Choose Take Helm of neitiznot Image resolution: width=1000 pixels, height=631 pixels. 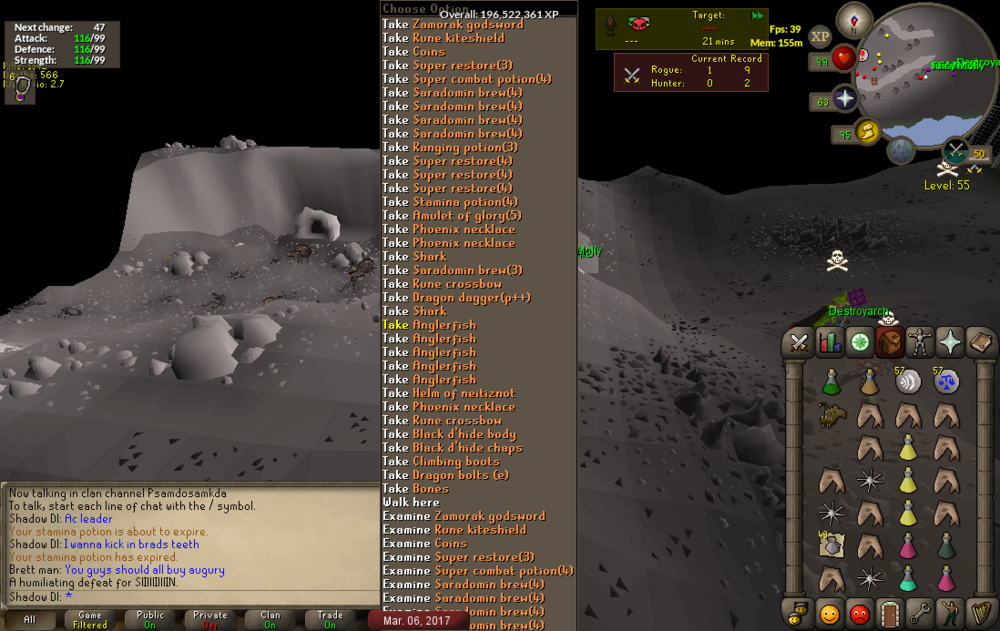pos(448,394)
